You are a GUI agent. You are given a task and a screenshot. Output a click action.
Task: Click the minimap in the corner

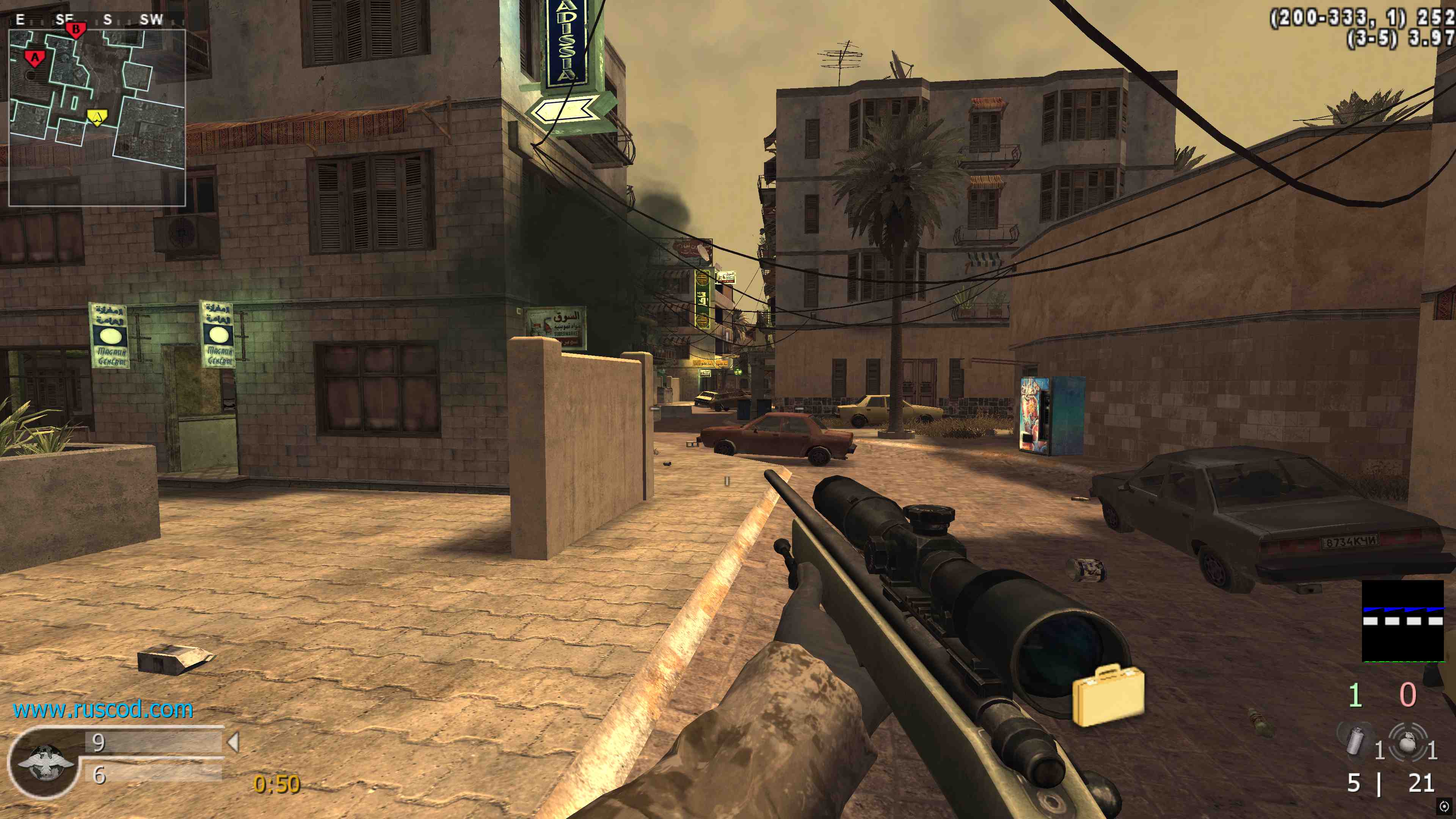[x=97, y=118]
